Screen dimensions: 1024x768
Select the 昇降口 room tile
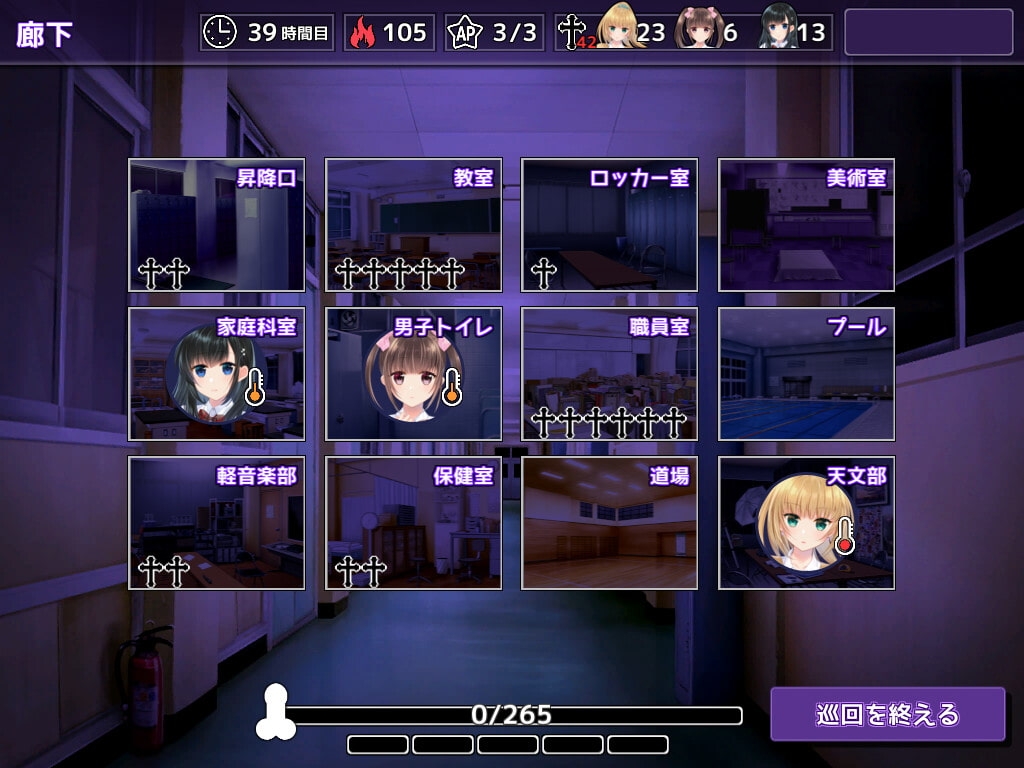point(217,225)
